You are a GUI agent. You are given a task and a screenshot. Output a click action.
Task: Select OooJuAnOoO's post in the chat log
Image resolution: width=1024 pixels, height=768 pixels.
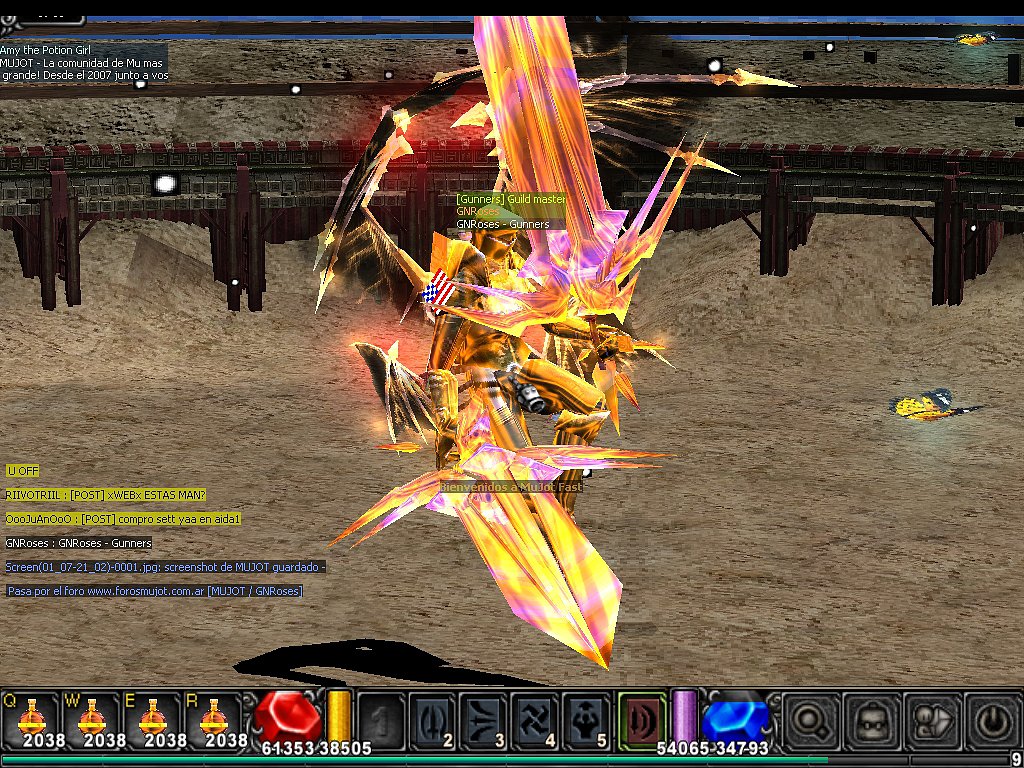pos(122,519)
